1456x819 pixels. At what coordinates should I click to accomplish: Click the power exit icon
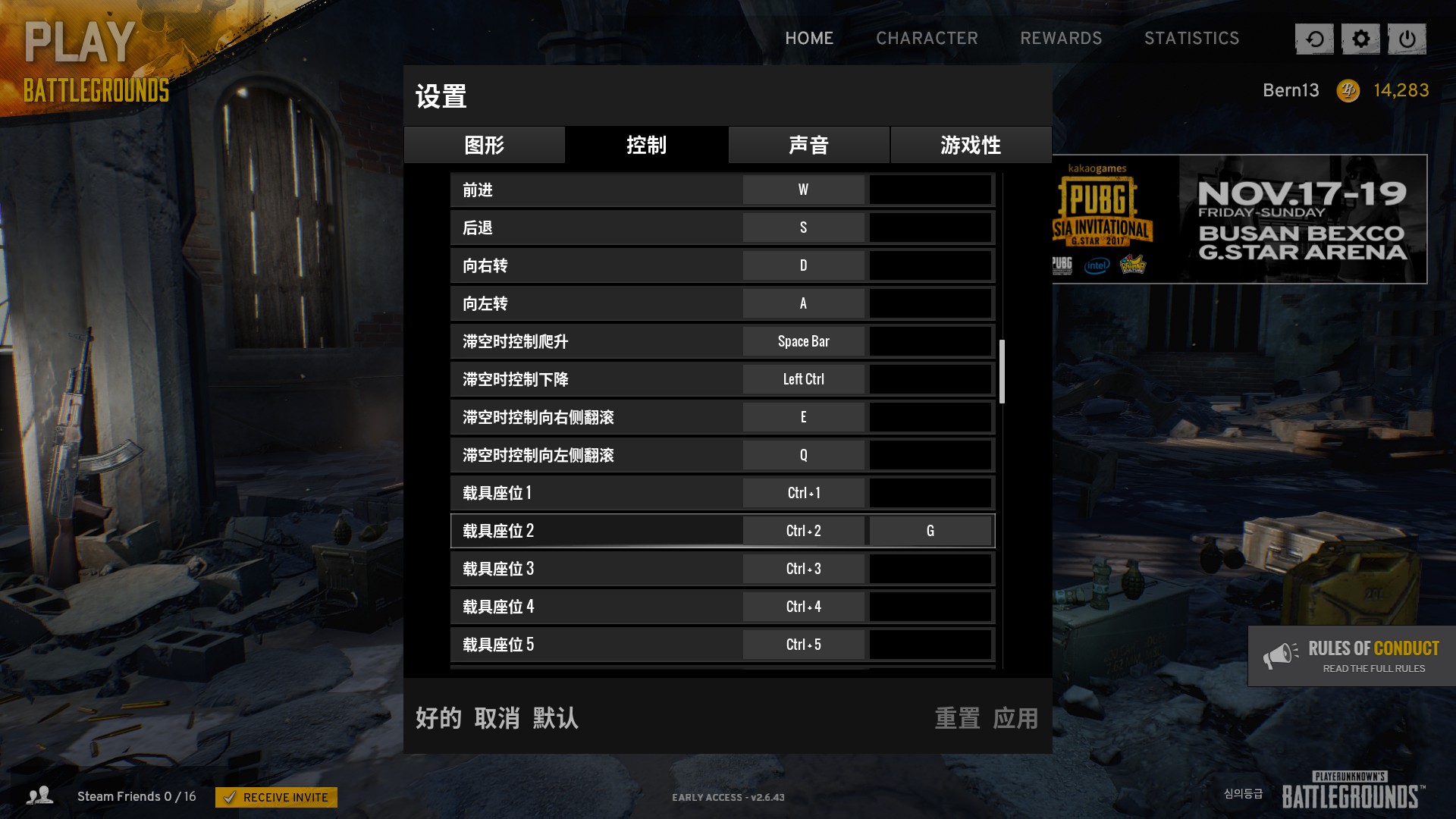(1408, 38)
